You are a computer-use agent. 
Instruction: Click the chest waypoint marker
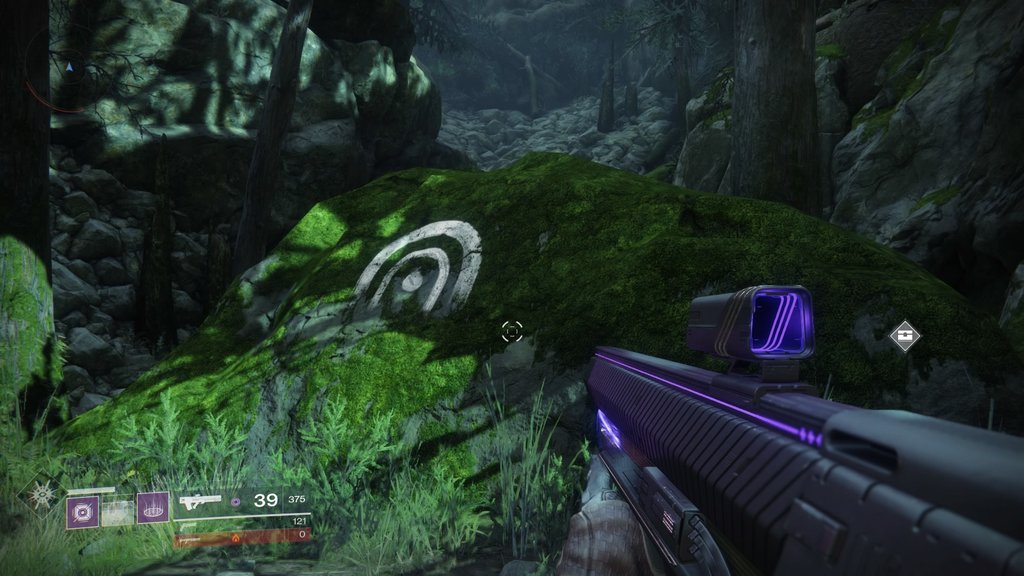(904, 335)
